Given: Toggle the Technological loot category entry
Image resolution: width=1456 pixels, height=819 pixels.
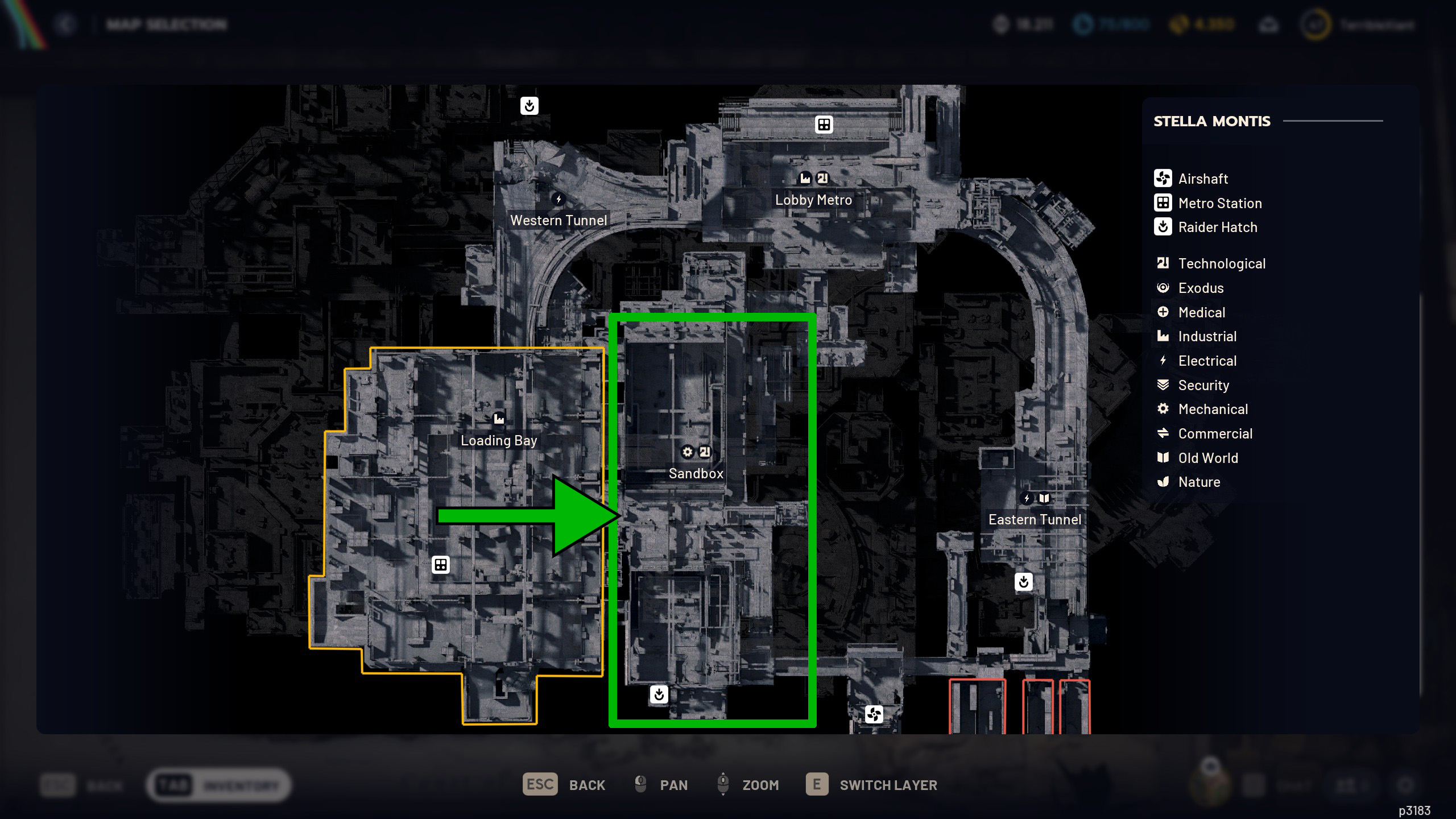Looking at the screenshot, I should pos(1221,263).
